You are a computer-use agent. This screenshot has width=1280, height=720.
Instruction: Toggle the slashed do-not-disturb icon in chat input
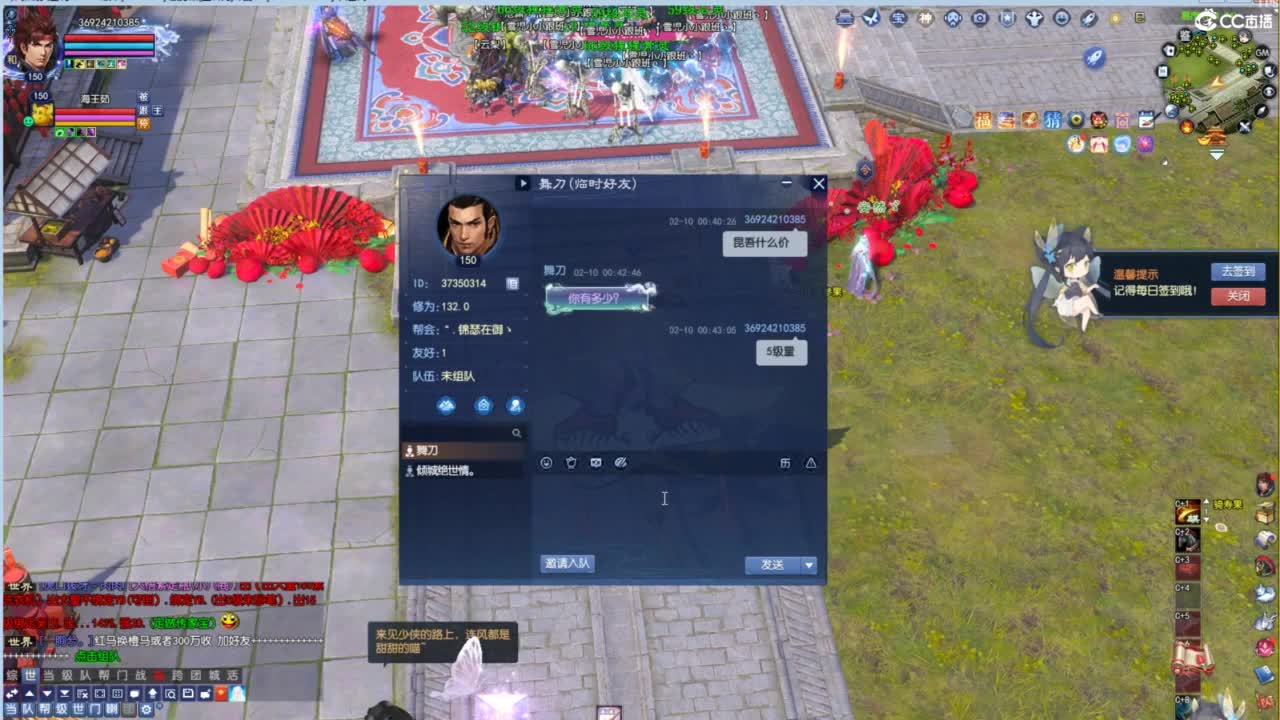coord(622,463)
